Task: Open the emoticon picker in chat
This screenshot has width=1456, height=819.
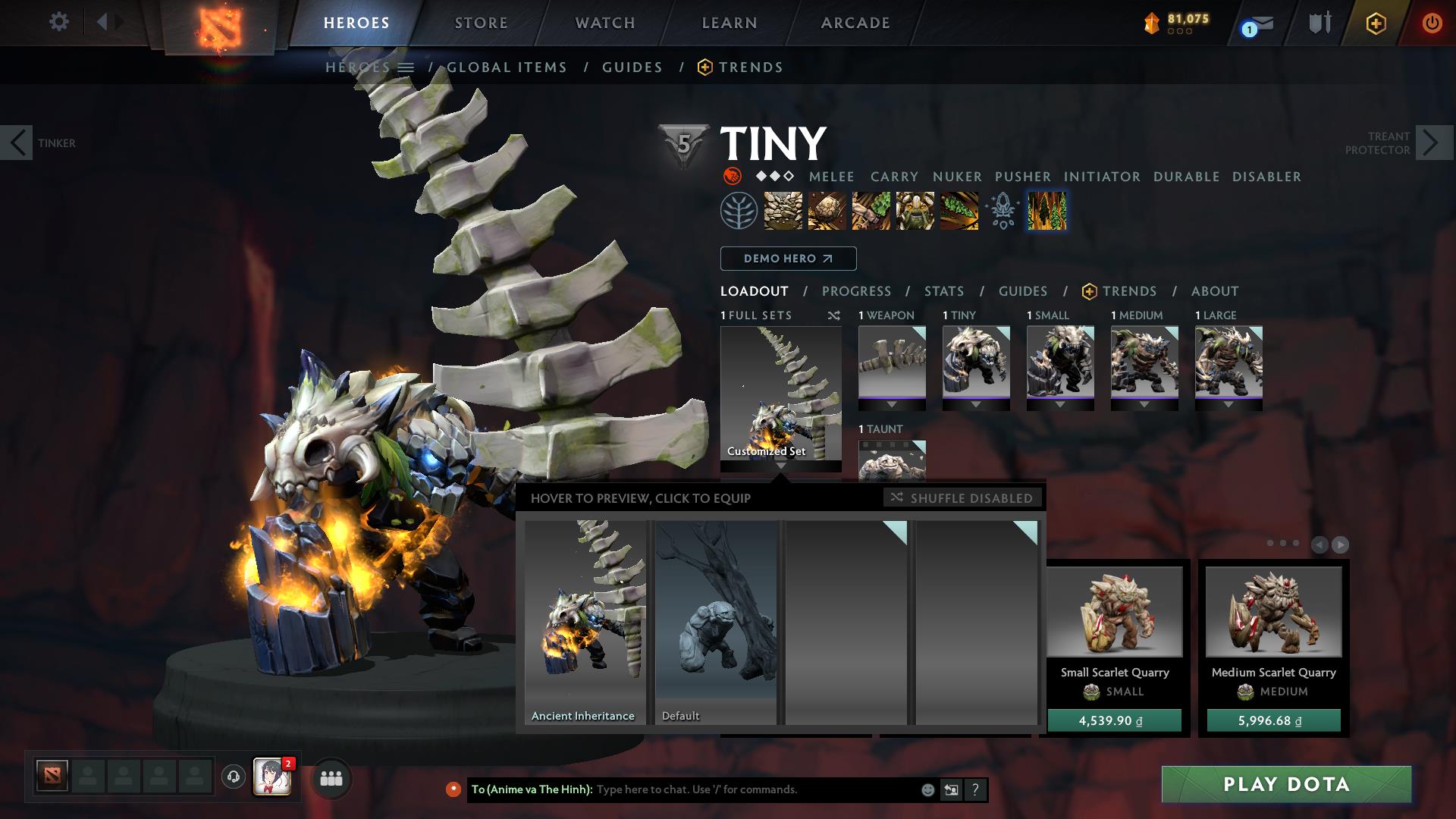Action: [927, 789]
